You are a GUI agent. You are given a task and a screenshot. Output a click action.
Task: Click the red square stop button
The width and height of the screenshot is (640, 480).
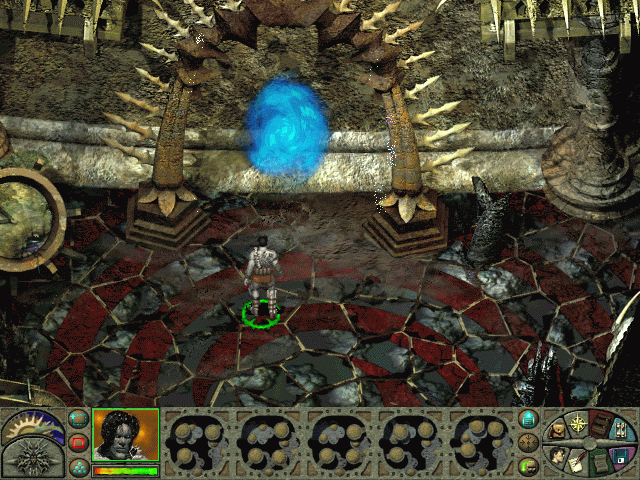coord(78,442)
